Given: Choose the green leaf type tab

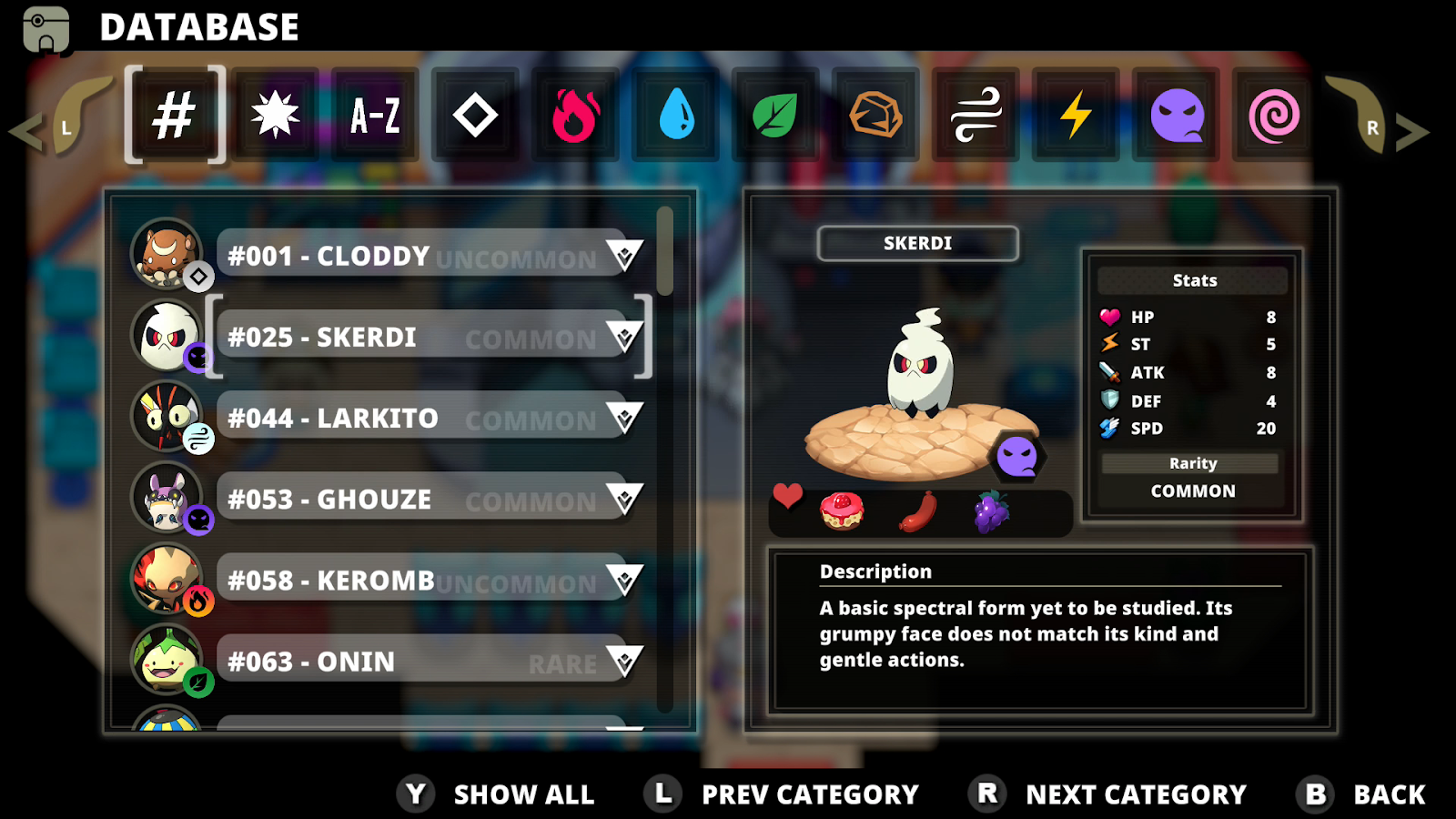Looking at the screenshot, I should (775, 116).
